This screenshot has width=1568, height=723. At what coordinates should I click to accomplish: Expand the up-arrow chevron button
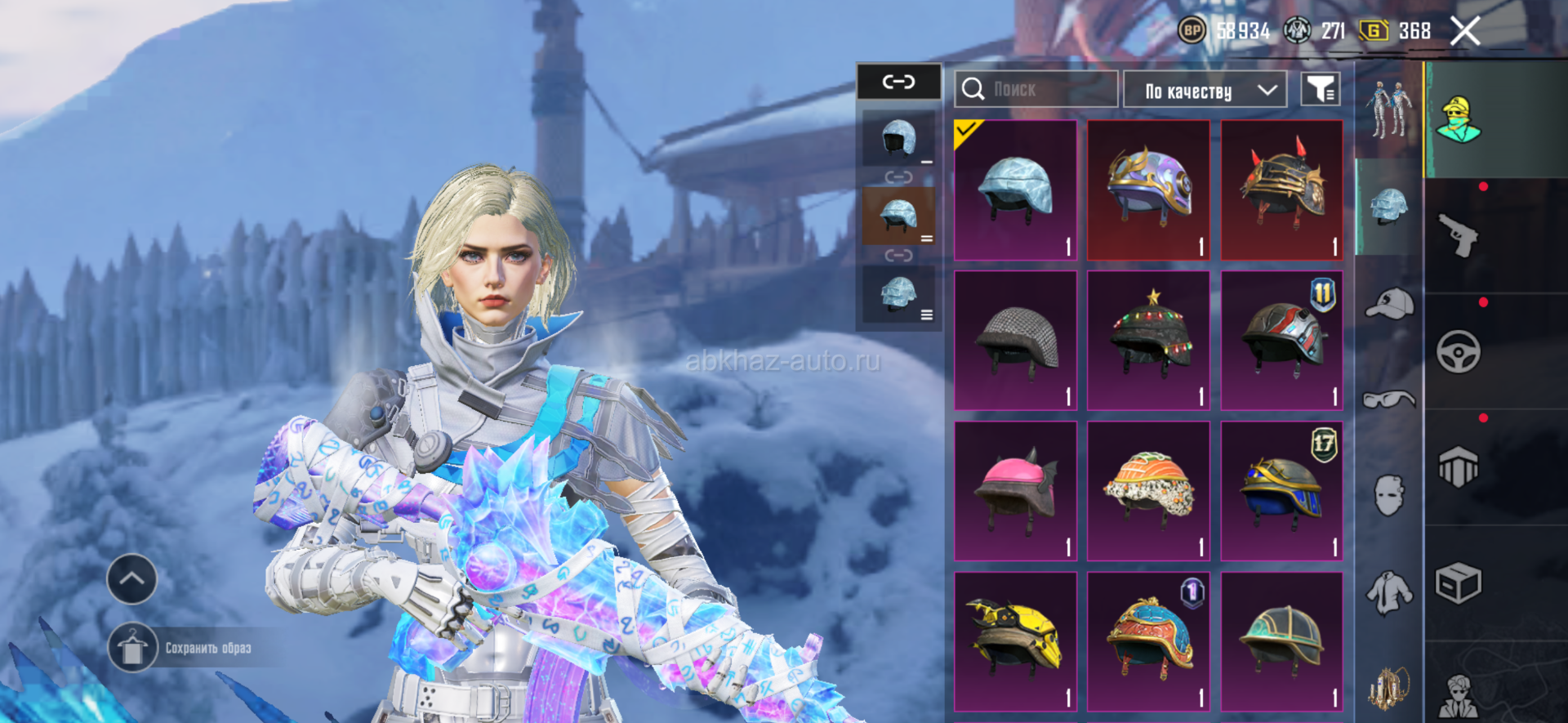tap(132, 579)
